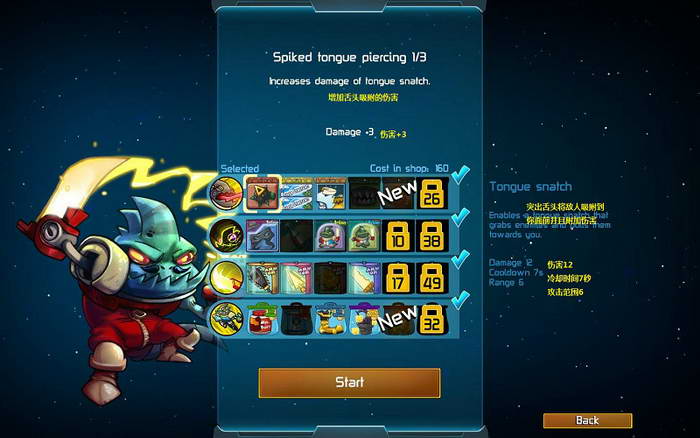This screenshot has height=438, width=700.
Task: Toggle the checkmark beside the Tongue snatch row
Action: click(460, 176)
